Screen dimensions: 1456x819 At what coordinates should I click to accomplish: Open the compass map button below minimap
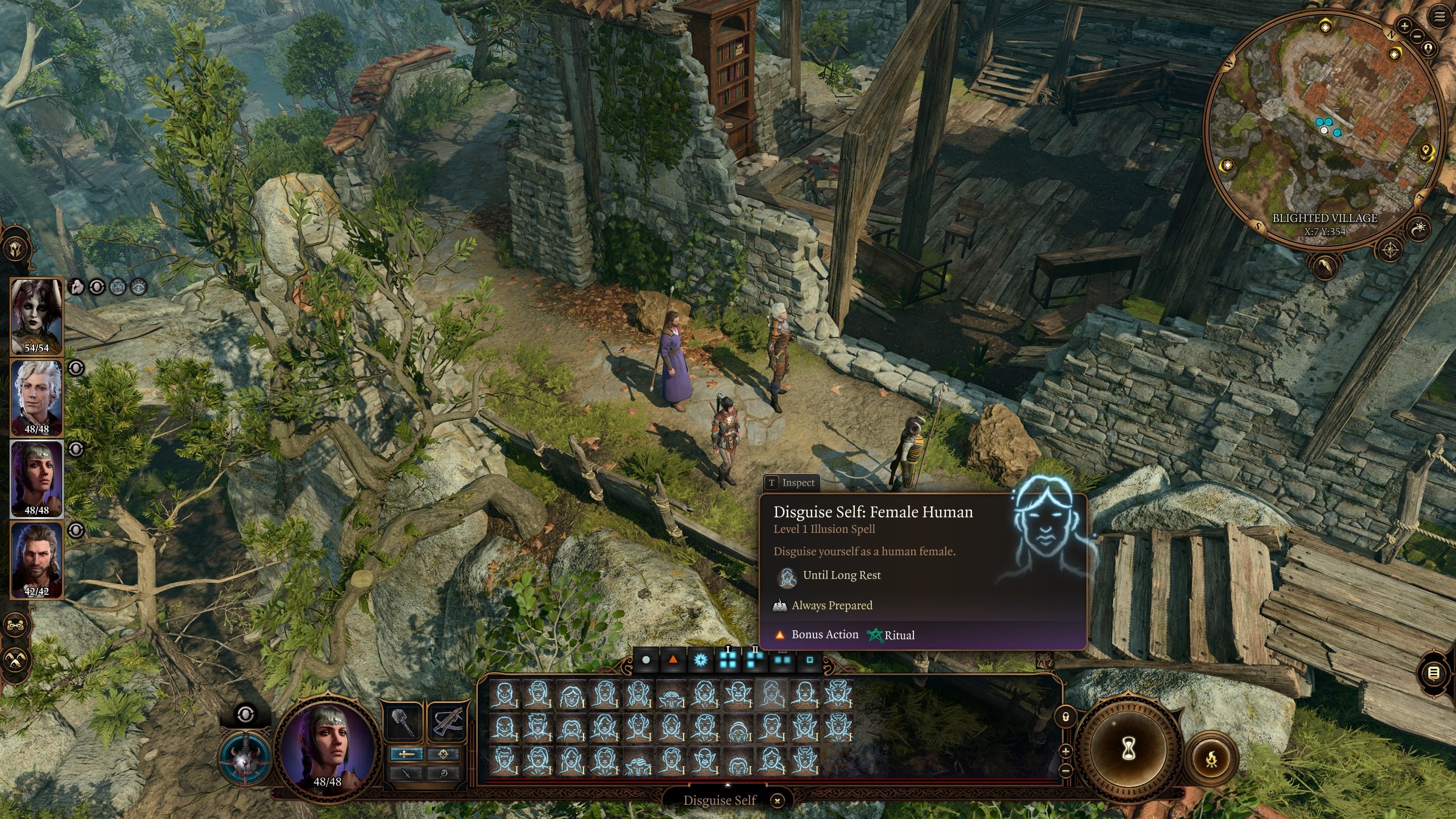1390,249
